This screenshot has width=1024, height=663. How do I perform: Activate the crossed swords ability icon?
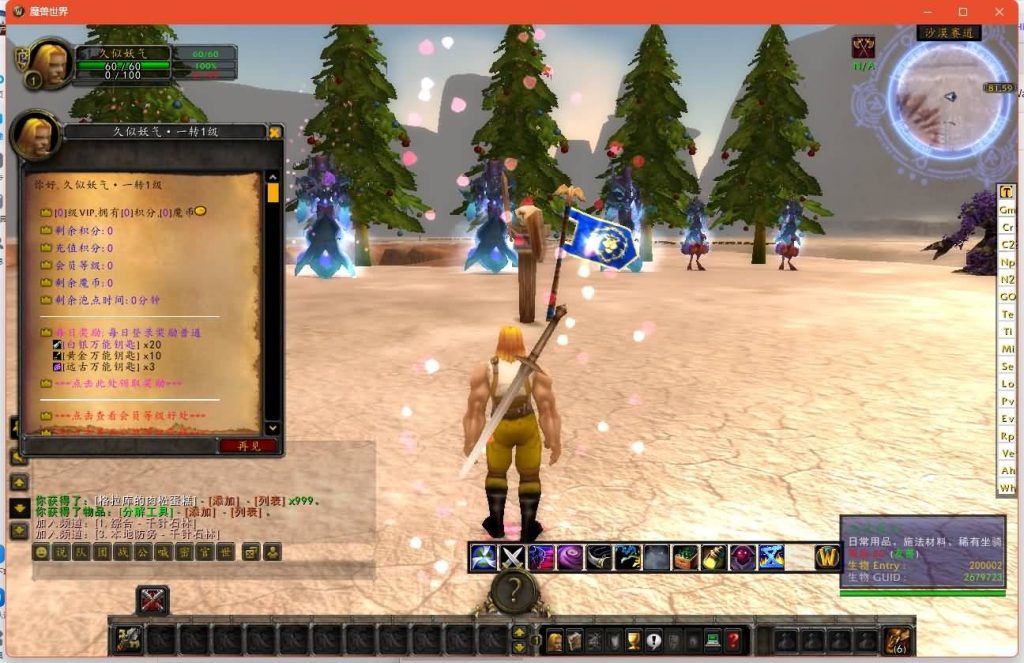(x=513, y=557)
